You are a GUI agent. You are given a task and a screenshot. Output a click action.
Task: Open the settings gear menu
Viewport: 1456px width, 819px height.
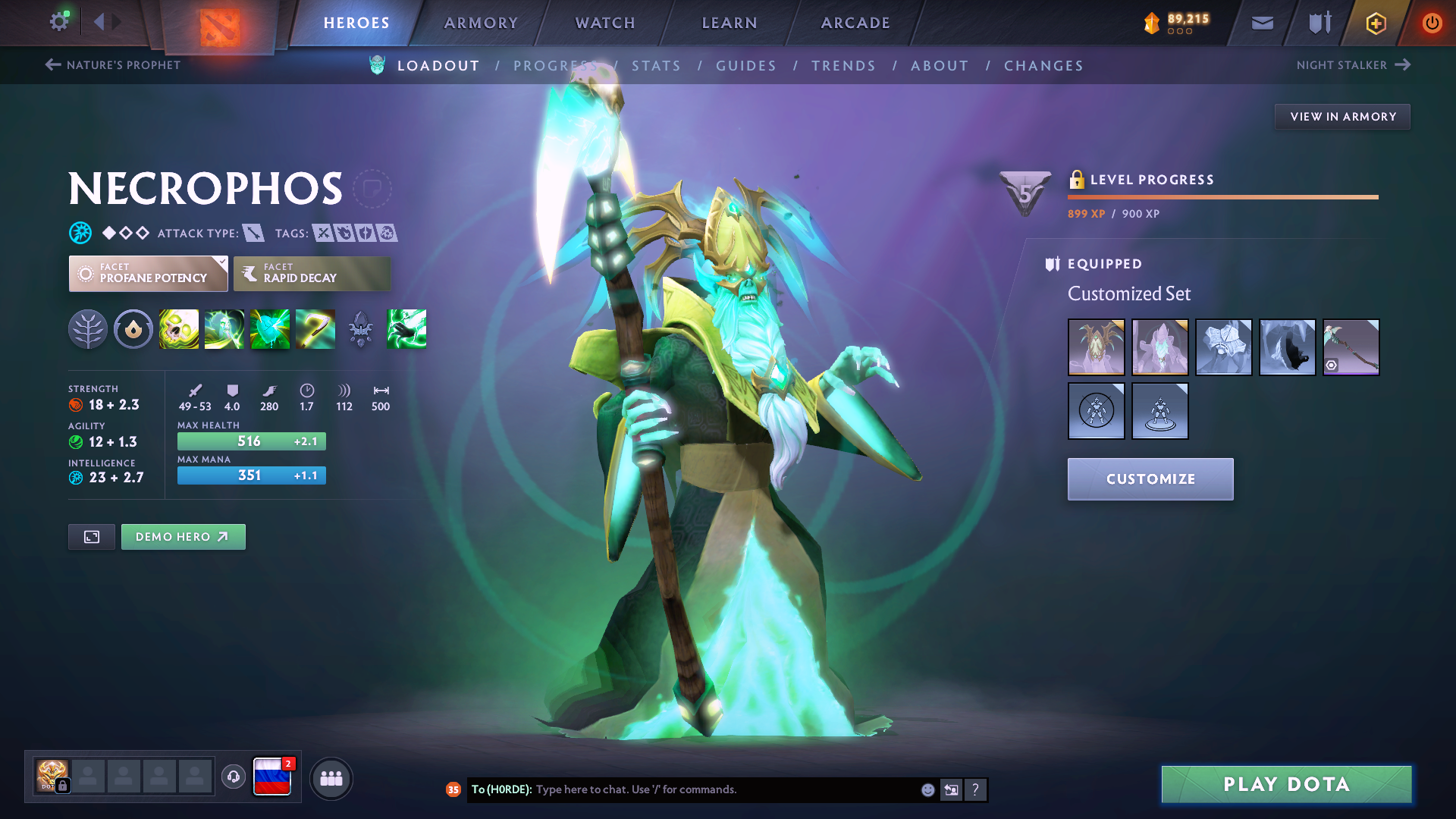point(58,22)
